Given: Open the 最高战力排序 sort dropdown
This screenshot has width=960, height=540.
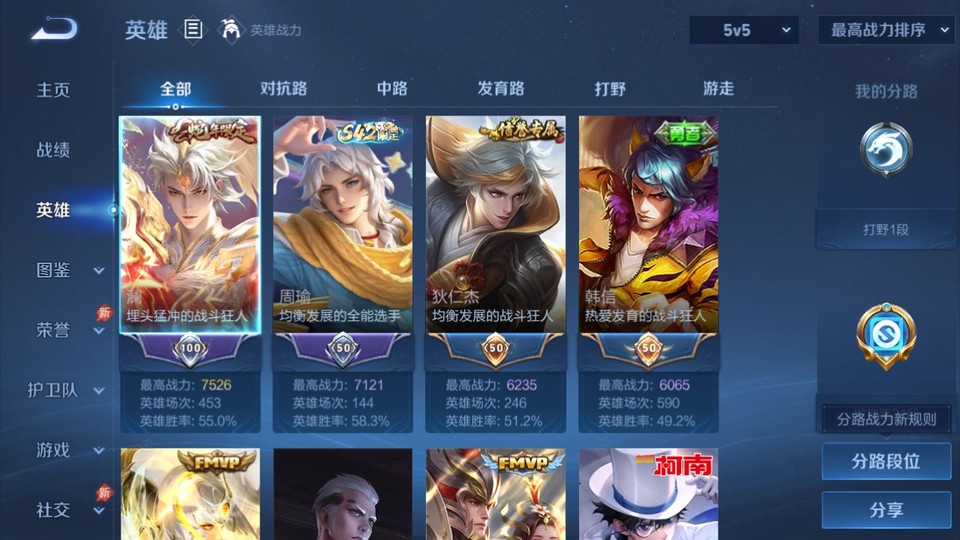Looking at the screenshot, I should [886, 30].
